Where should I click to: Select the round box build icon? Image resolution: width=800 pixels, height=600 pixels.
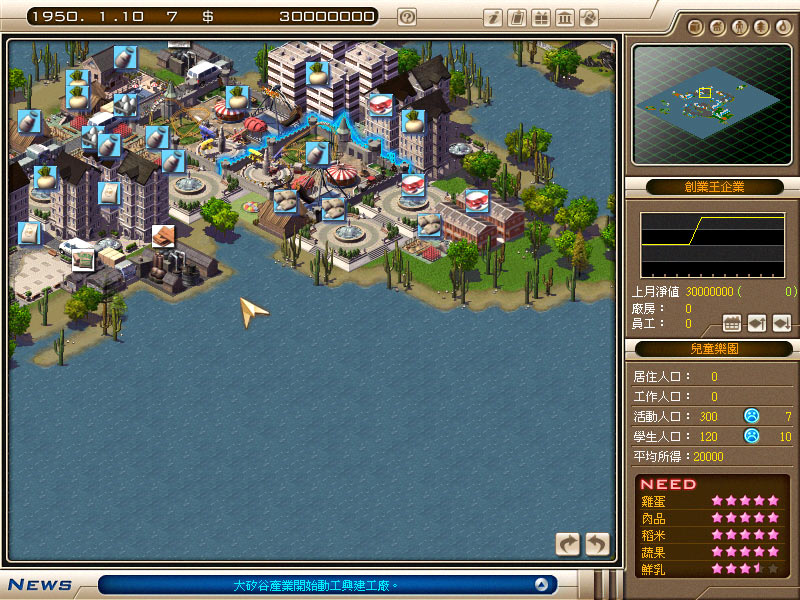tap(696, 27)
